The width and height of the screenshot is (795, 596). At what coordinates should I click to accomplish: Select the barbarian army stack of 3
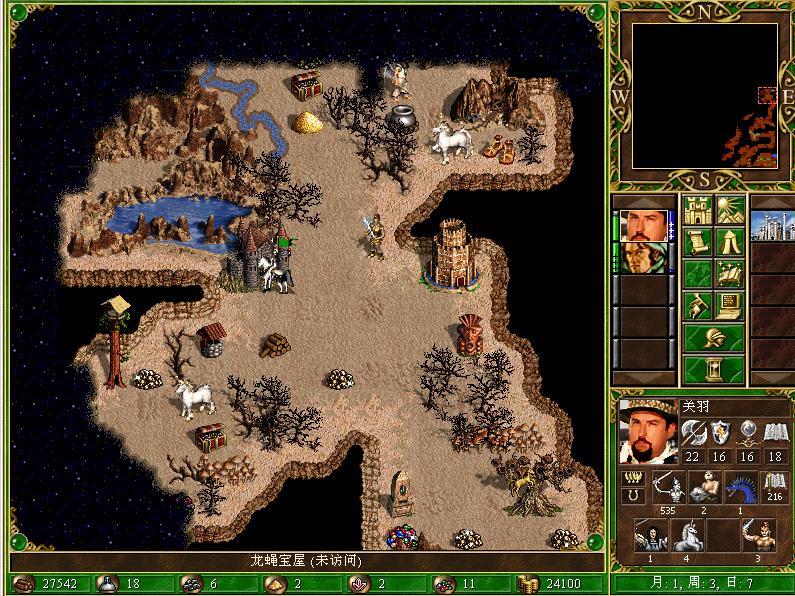(757, 535)
